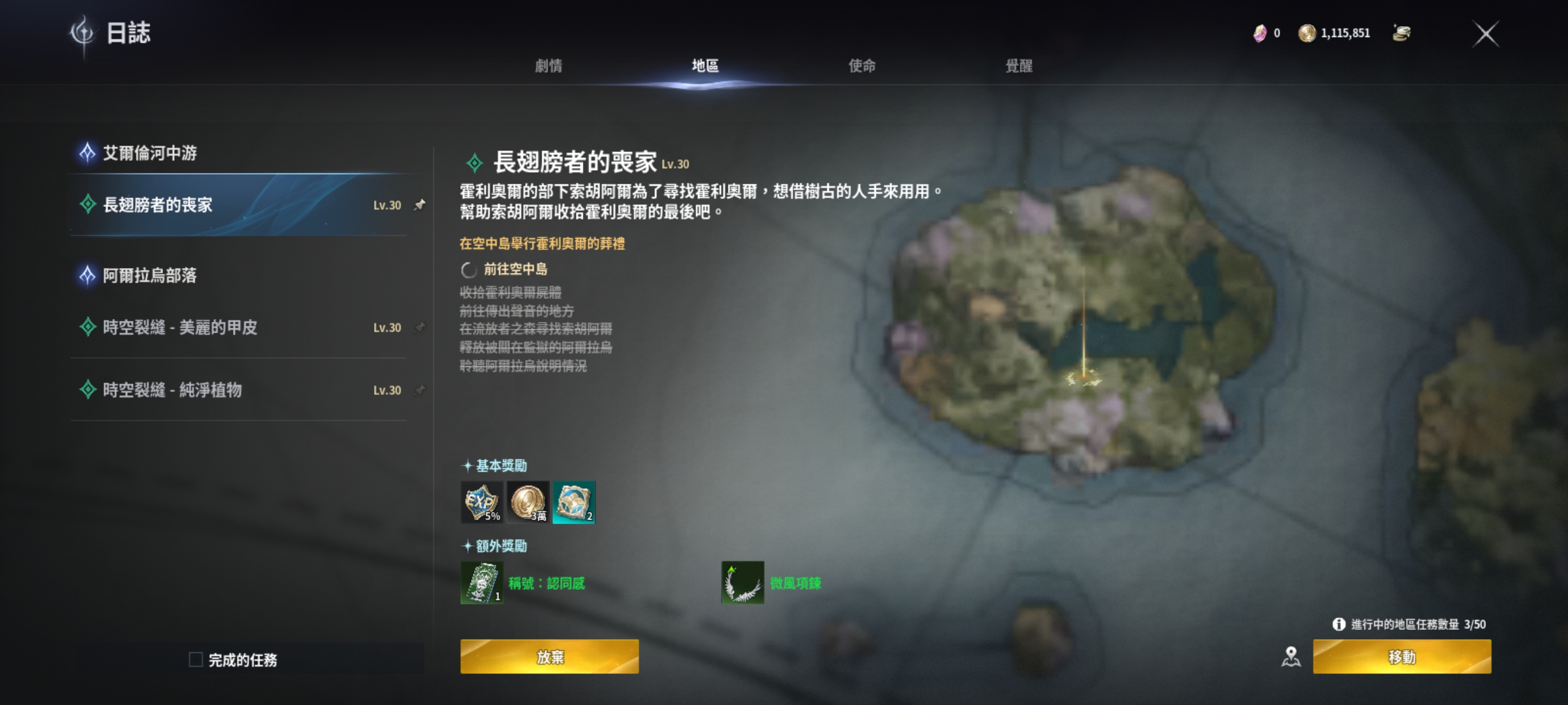Inspect the teal map-piece reward item
This screenshot has height=705, width=1568.
(574, 501)
